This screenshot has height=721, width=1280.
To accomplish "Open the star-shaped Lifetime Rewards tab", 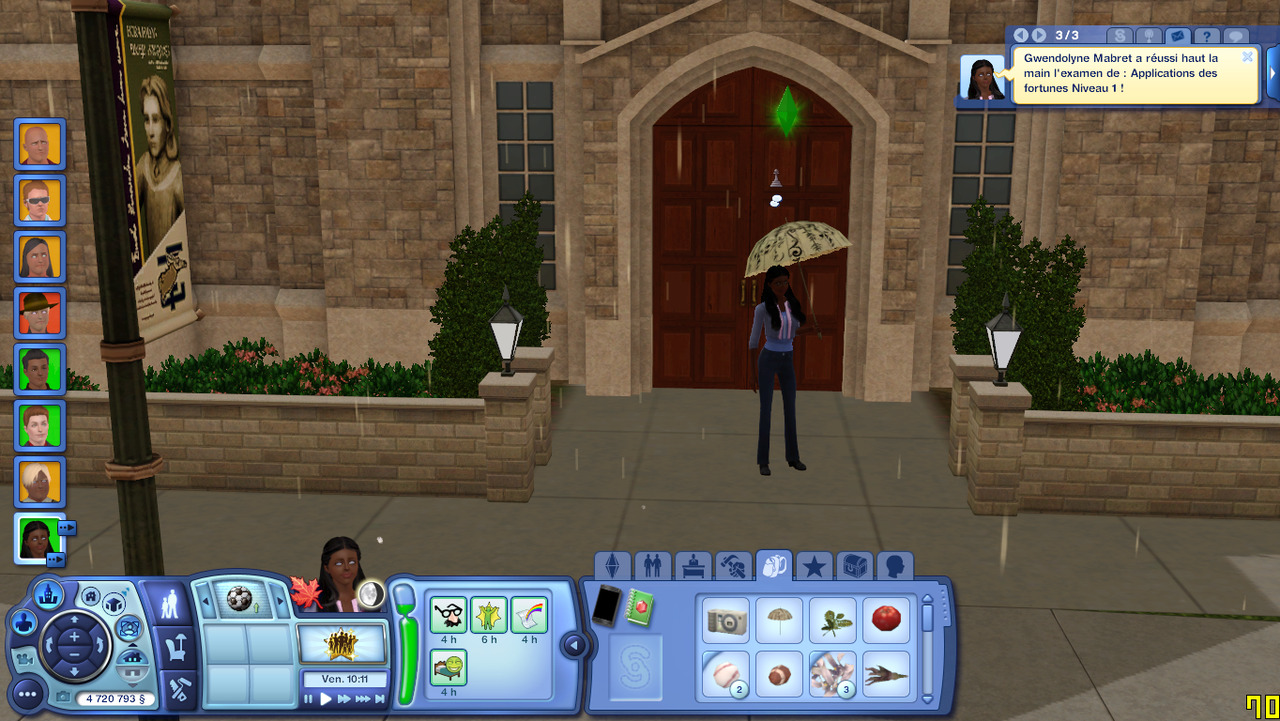I will tap(814, 567).
